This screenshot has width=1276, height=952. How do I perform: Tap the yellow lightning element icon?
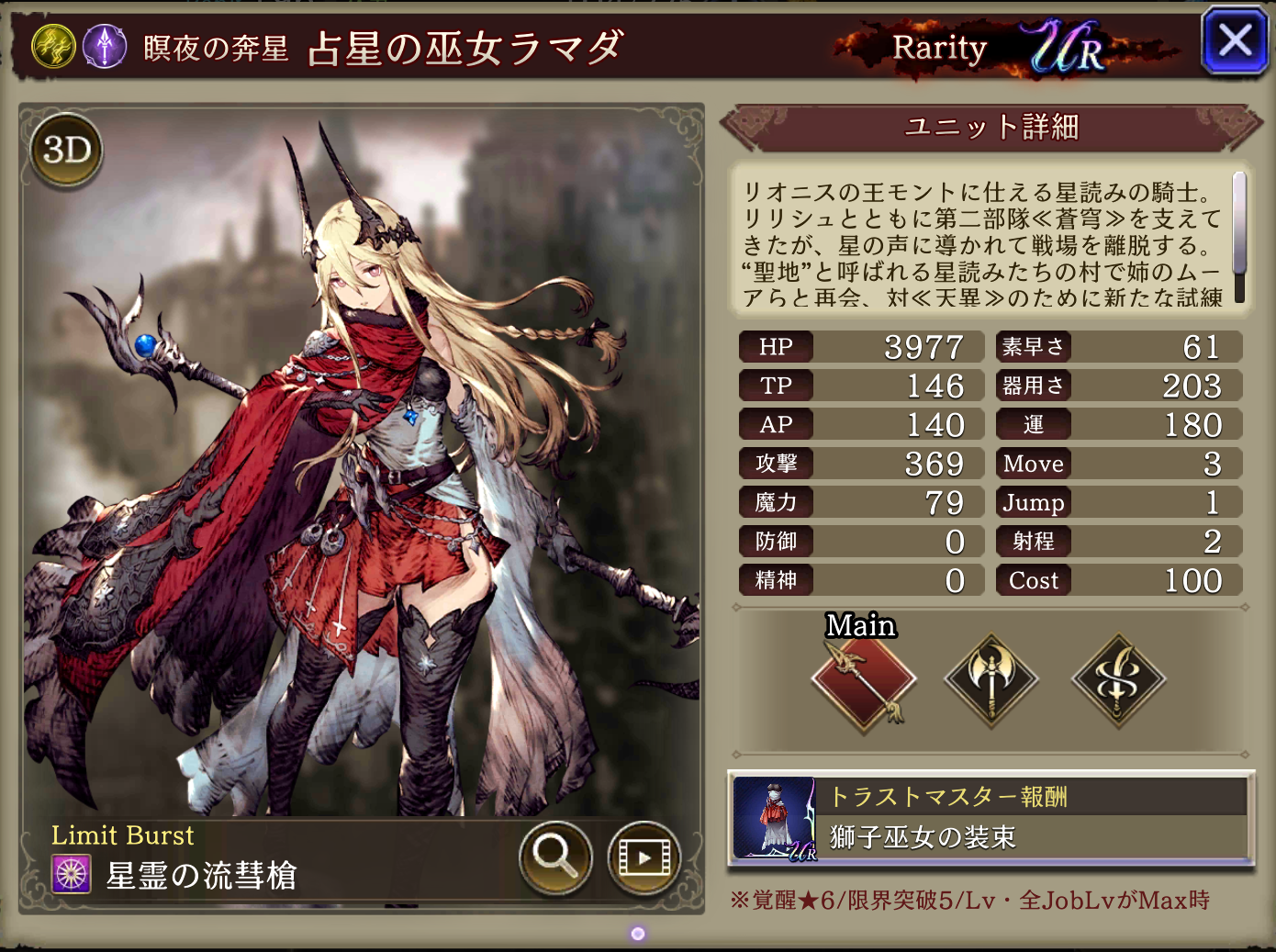pyautogui.click(x=54, y=46)
